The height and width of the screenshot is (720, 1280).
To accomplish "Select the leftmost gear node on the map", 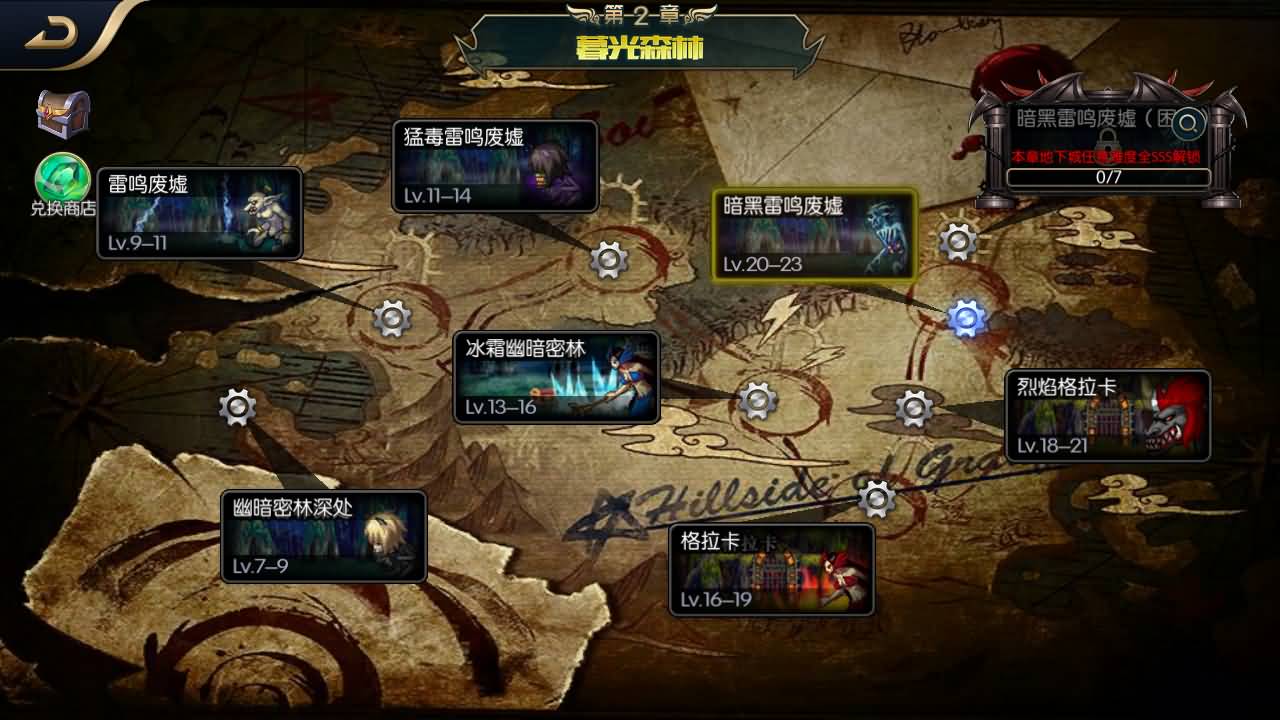I will tap(236, 408).
